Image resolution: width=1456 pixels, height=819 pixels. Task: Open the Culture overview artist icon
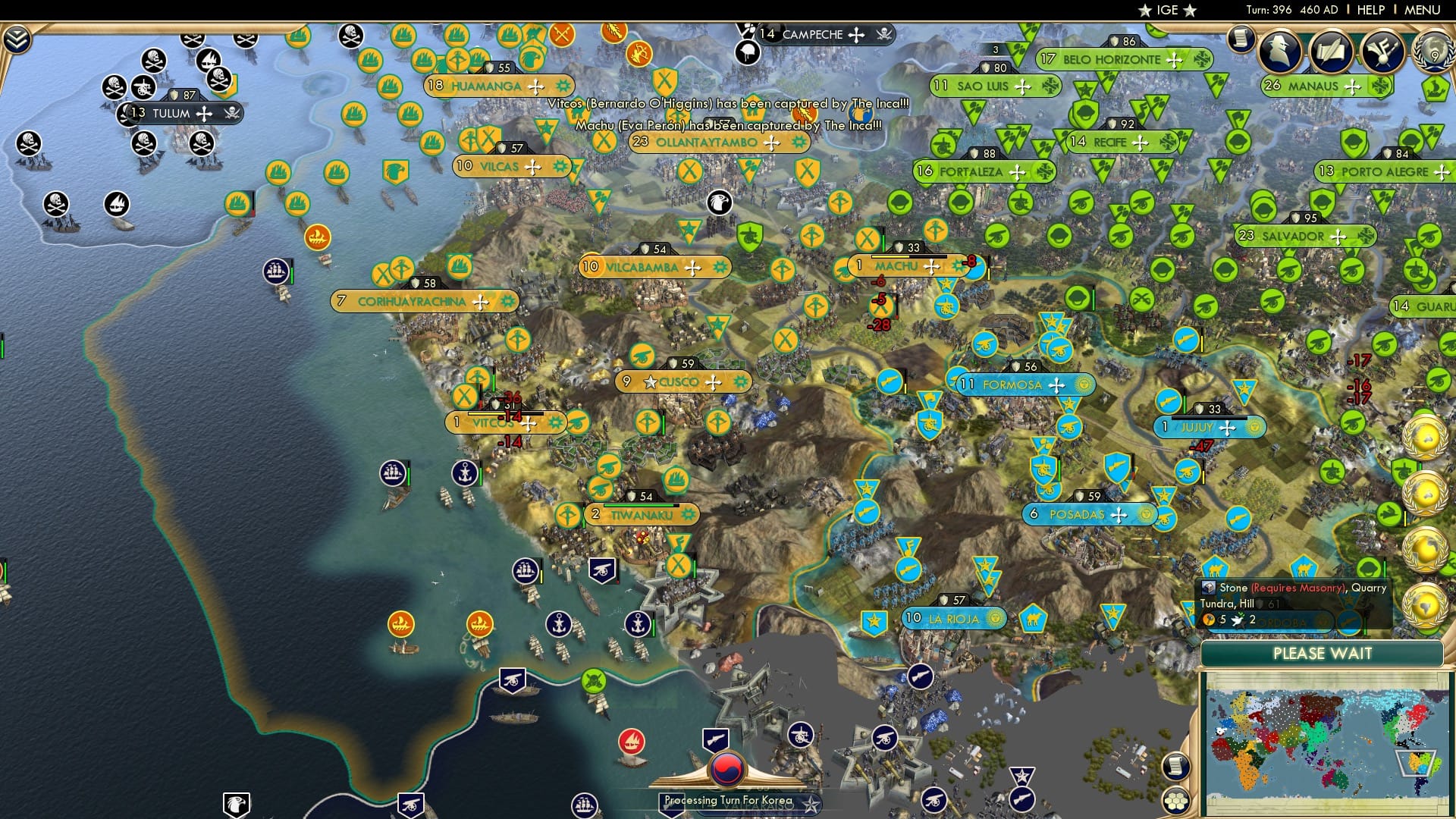(1382, 53)
